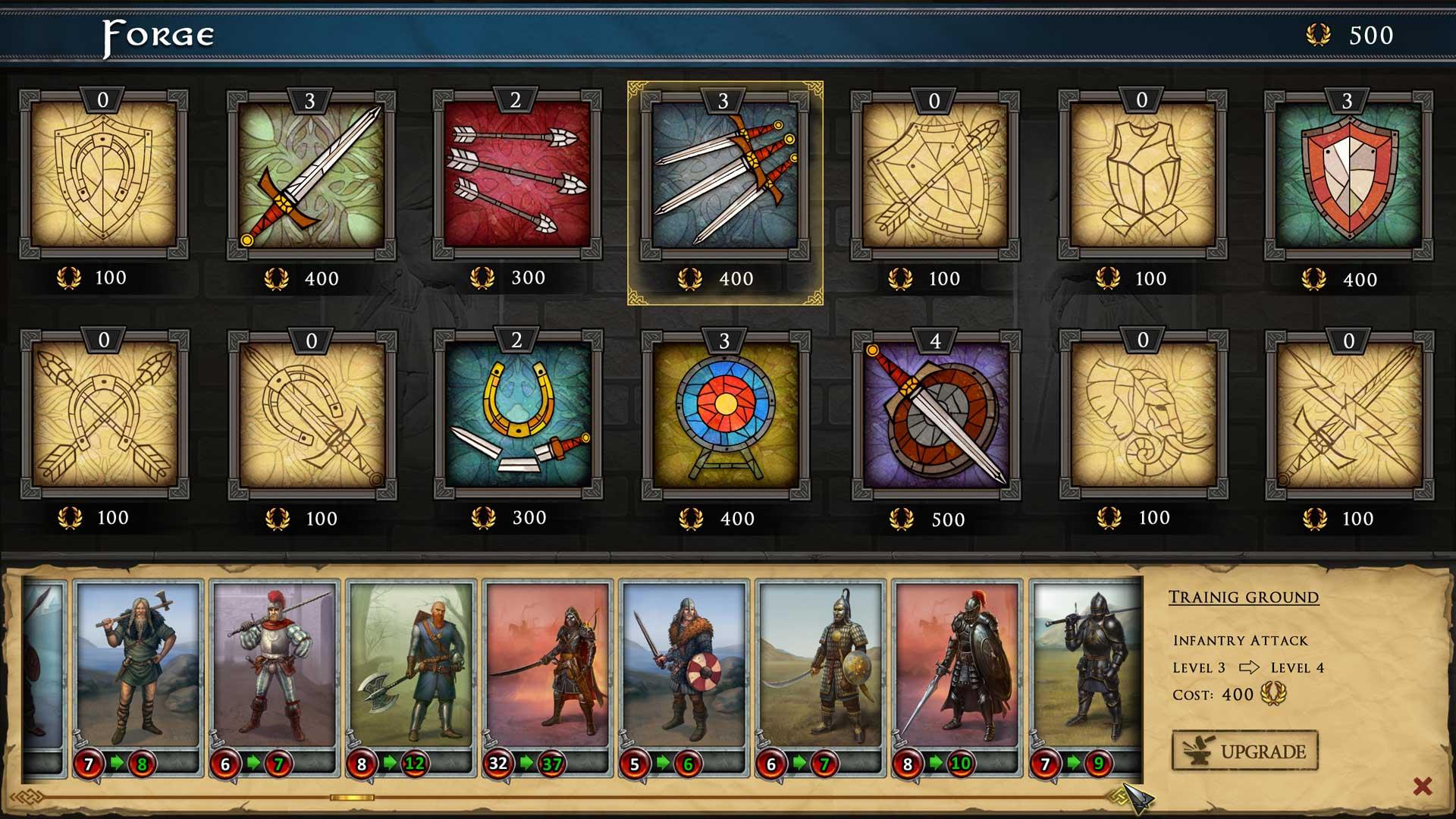Select the sword and round shield tile
Viewport: 1456px width, 819px height.
click(936, 415)
